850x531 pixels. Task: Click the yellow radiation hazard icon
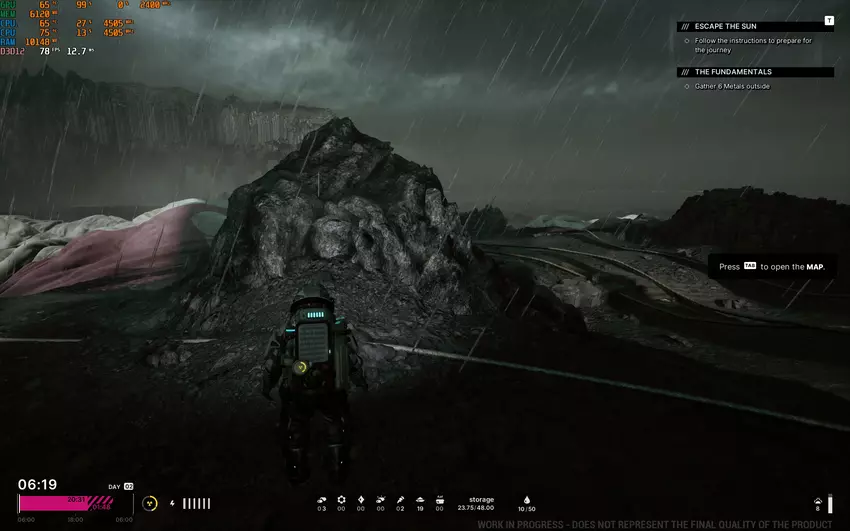point(150,503)
